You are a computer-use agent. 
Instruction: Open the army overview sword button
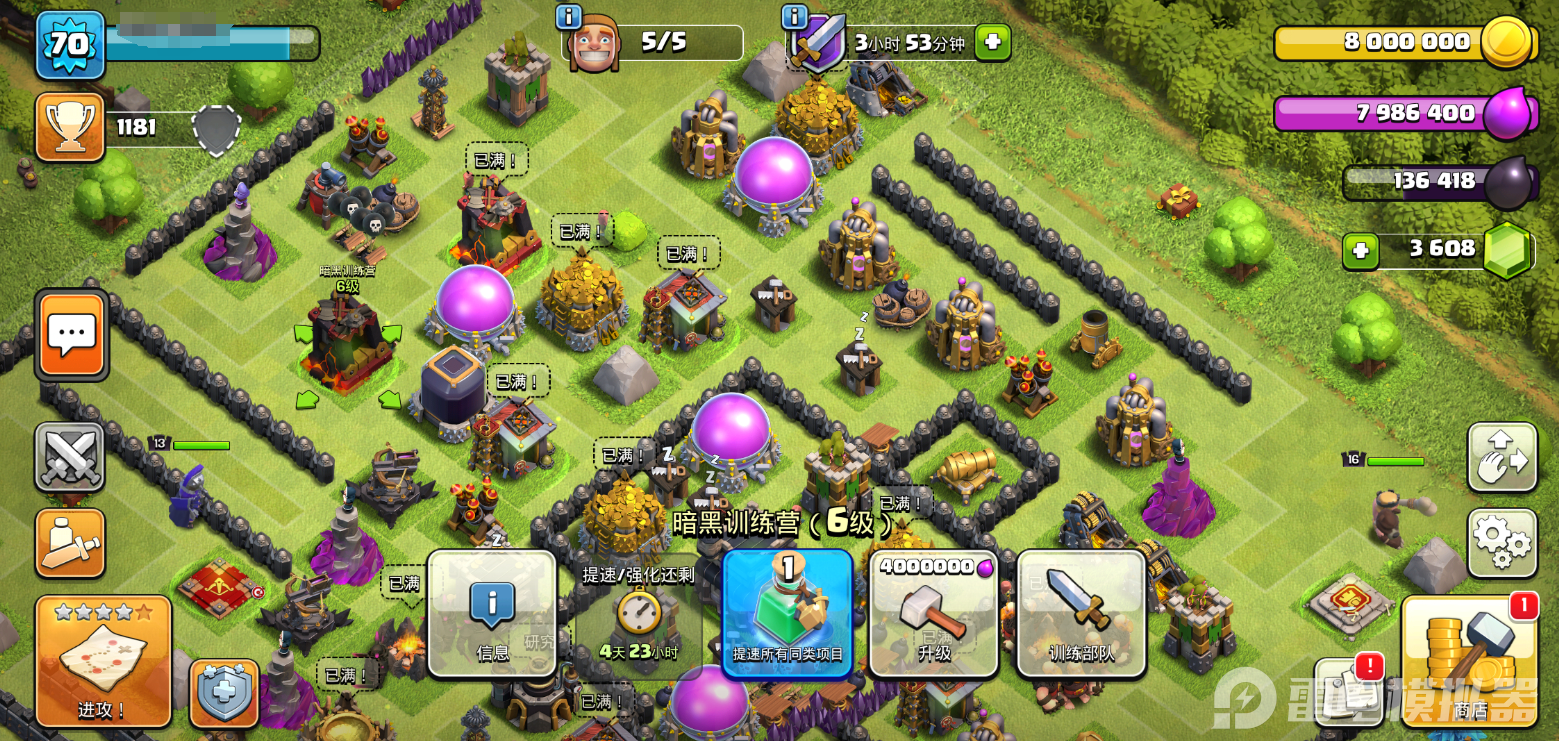click(x=70, y=543)
